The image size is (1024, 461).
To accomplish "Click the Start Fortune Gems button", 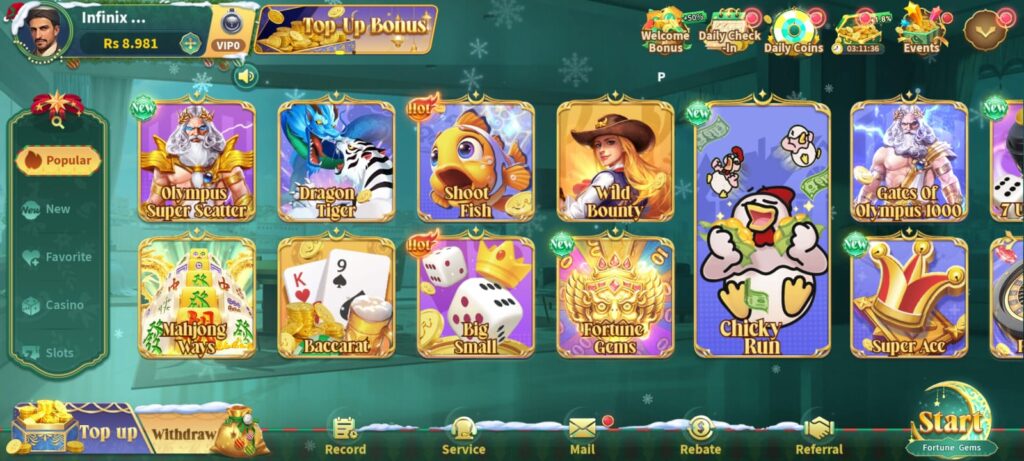I will coord(951,425).
